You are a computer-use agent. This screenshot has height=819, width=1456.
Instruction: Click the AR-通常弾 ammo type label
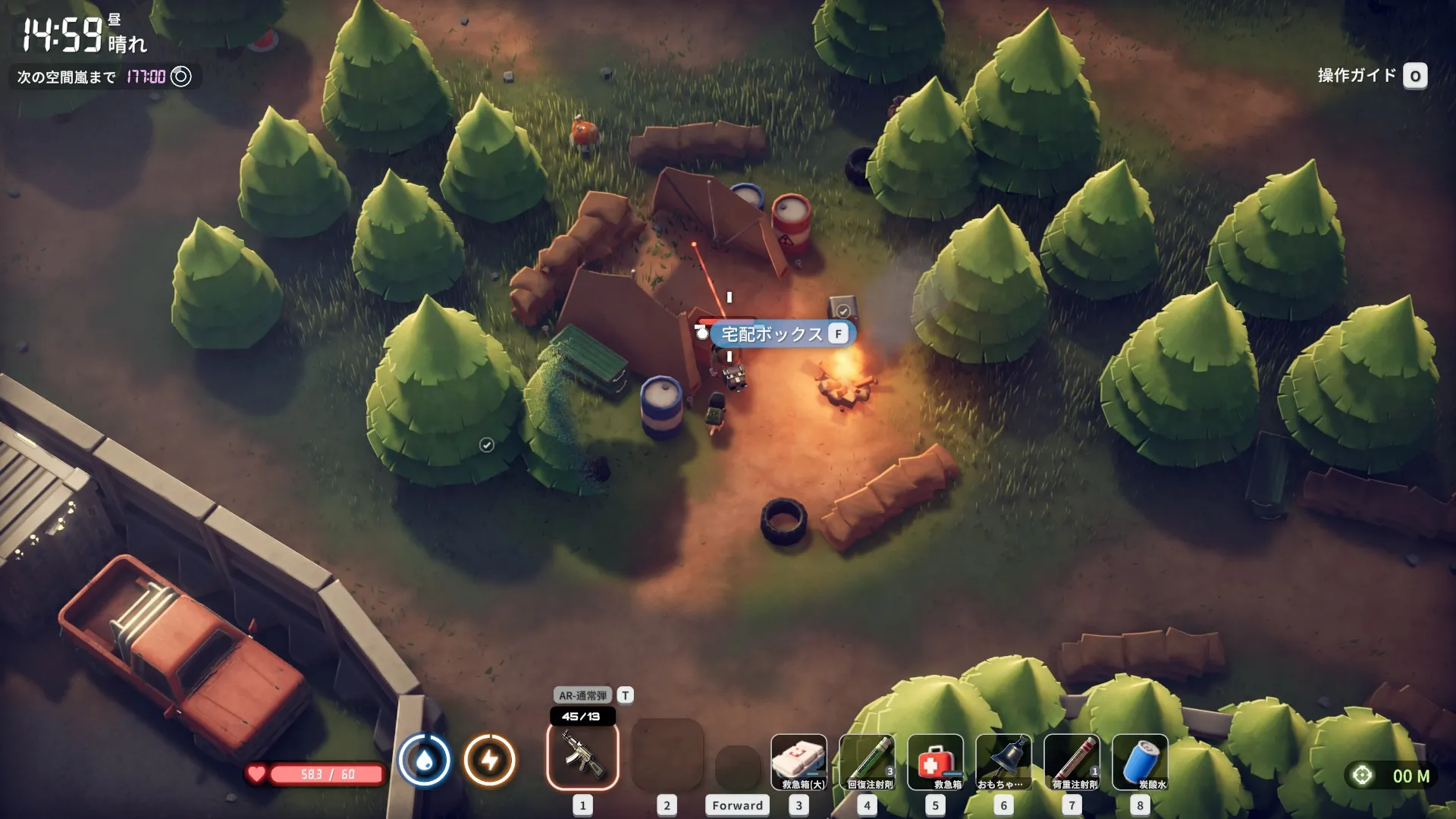pyautogui.click(x=582, y=695)
